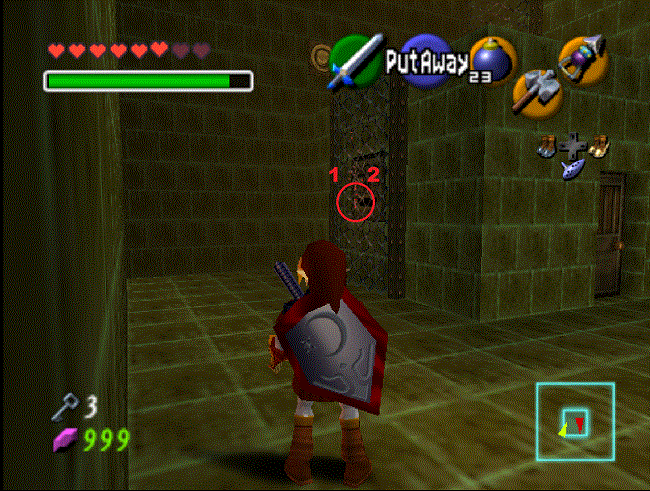Equip the Iron Boots shortcut icon

pos(546,145)
